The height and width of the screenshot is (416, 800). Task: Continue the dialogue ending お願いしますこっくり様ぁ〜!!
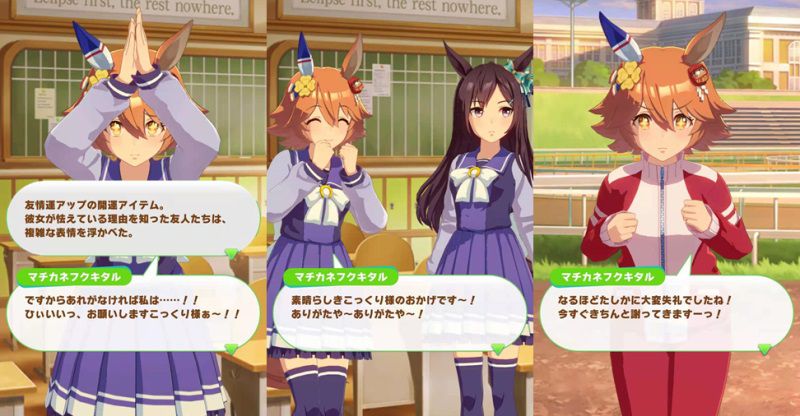tap(232, 346)
